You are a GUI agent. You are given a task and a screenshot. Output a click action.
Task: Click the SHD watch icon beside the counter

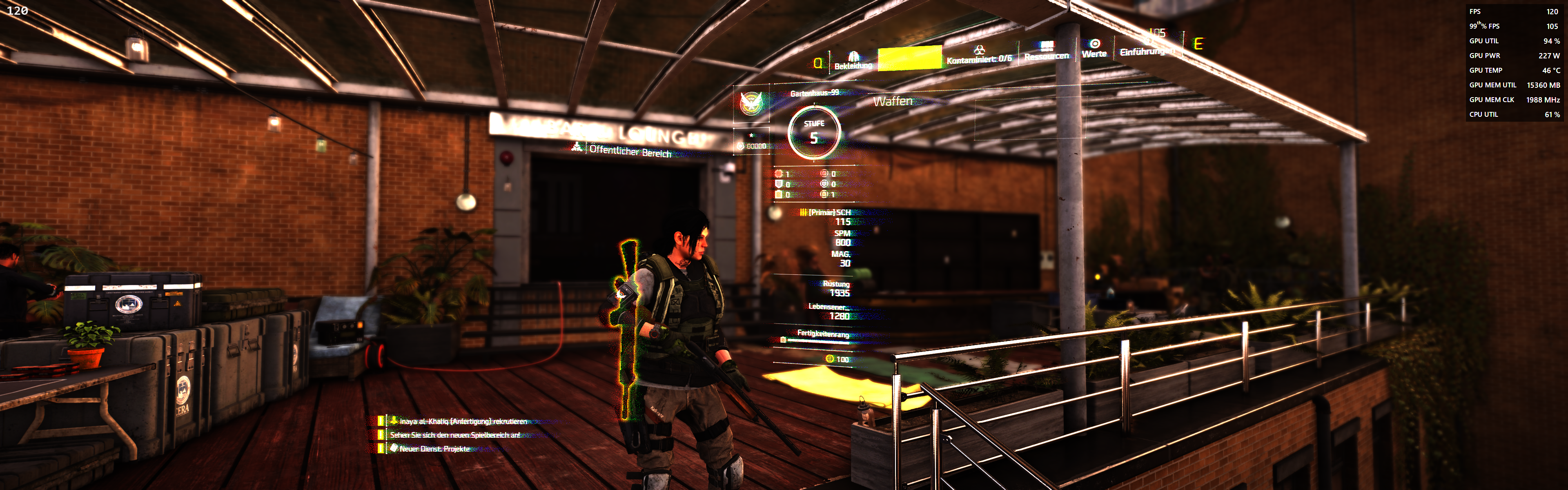742,145
